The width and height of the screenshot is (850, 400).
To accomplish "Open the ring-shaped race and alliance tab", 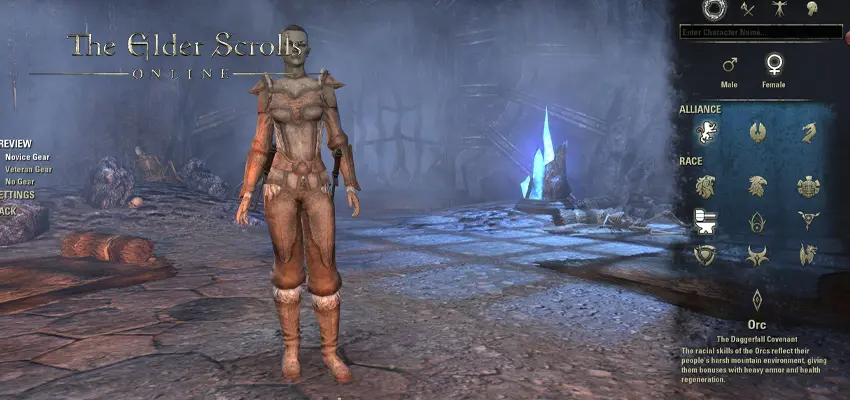I will 713,9.
